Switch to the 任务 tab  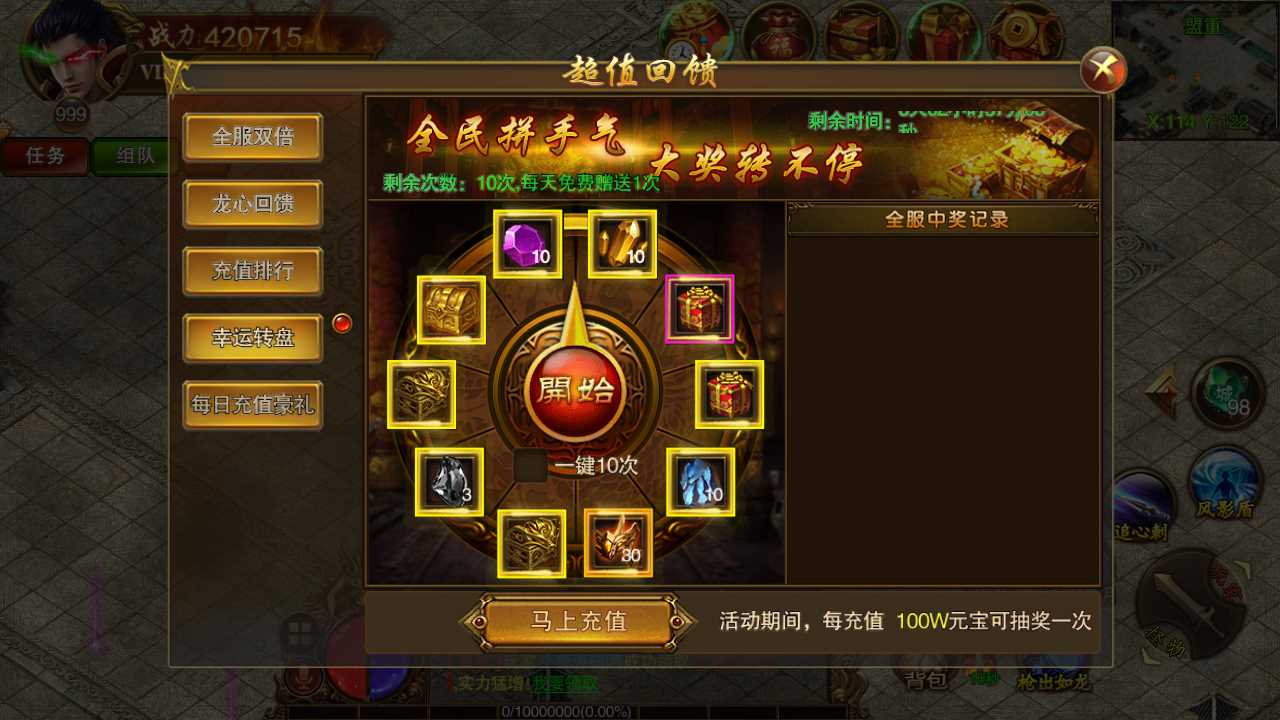coord(45,157)
